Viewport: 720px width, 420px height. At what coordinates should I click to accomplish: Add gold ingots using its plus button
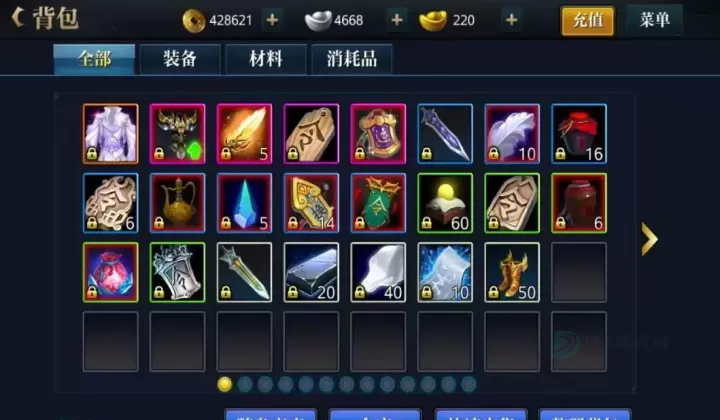point(511,20)
